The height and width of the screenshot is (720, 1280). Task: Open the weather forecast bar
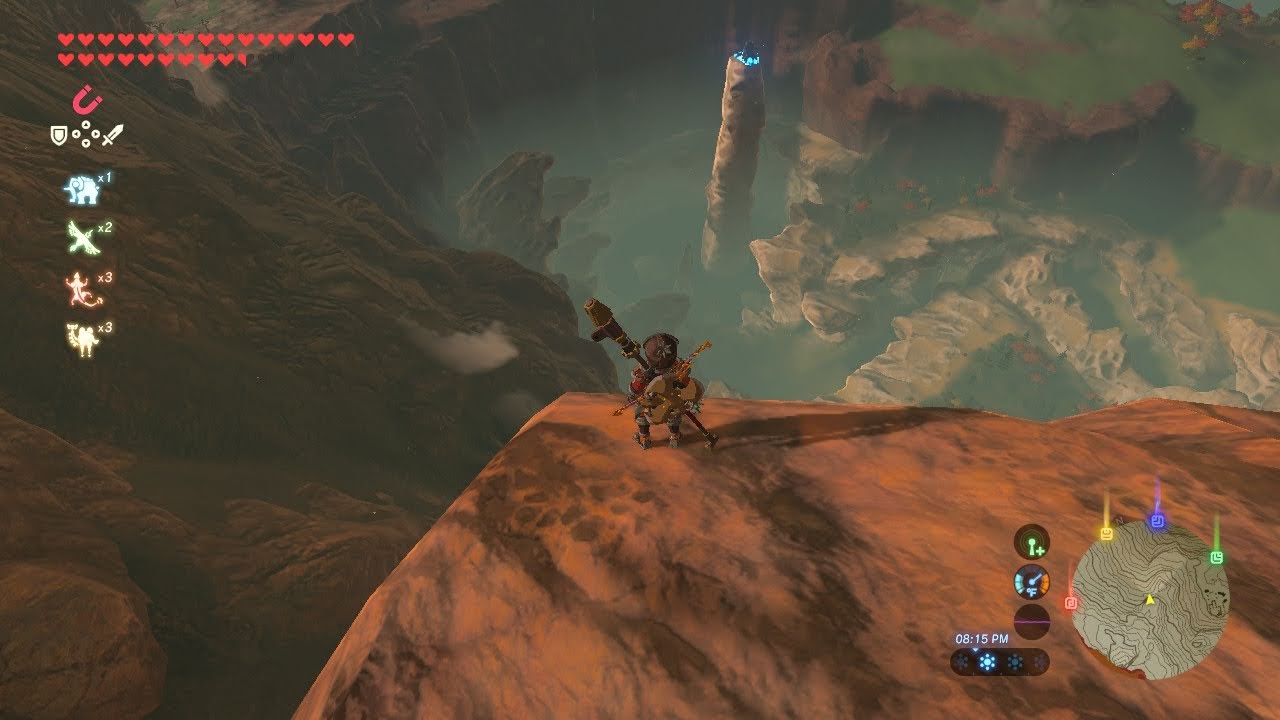coord(999,662)
